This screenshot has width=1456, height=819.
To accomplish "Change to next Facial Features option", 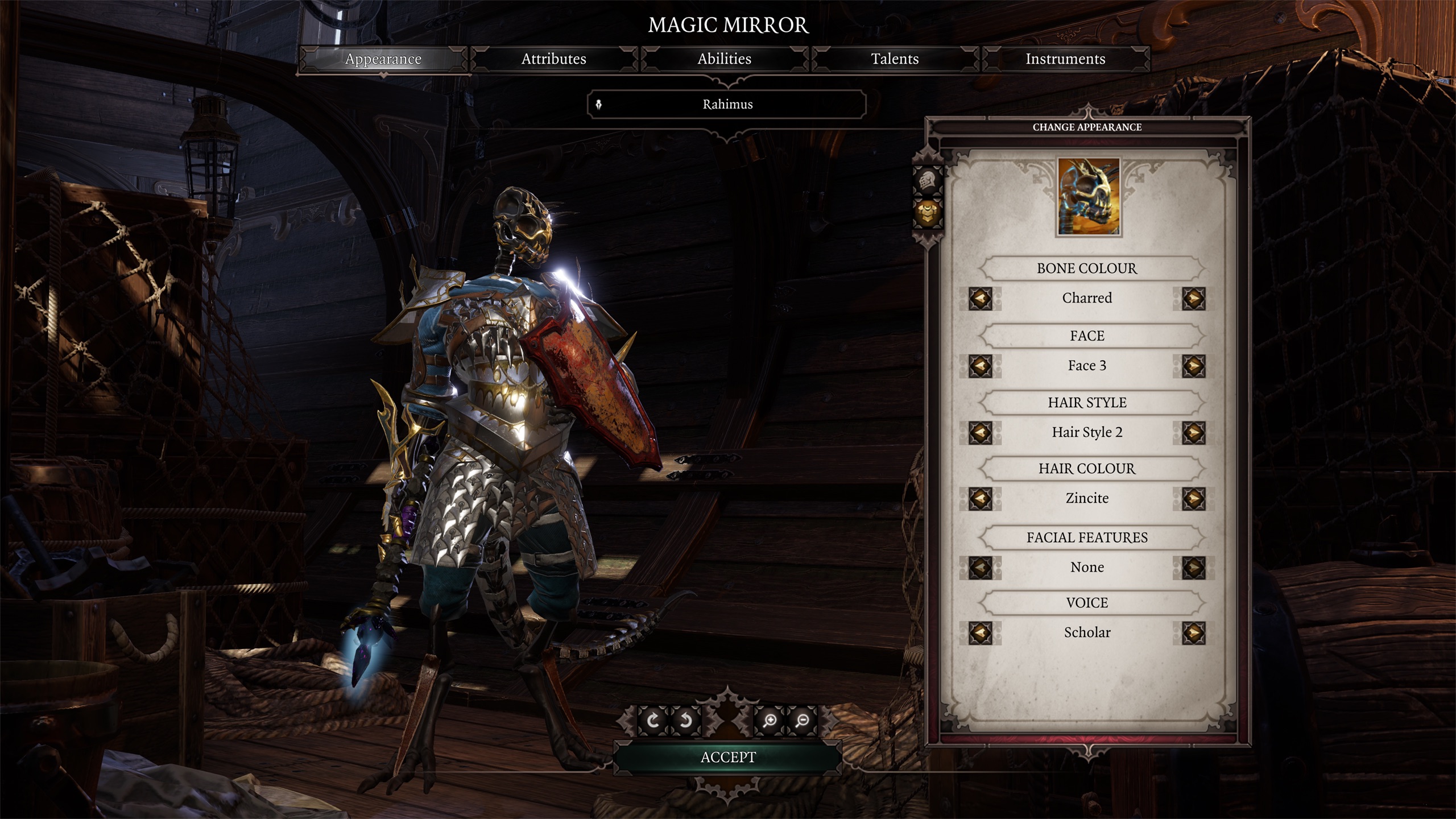I will pyautogui.click(x=1193, y=568).
